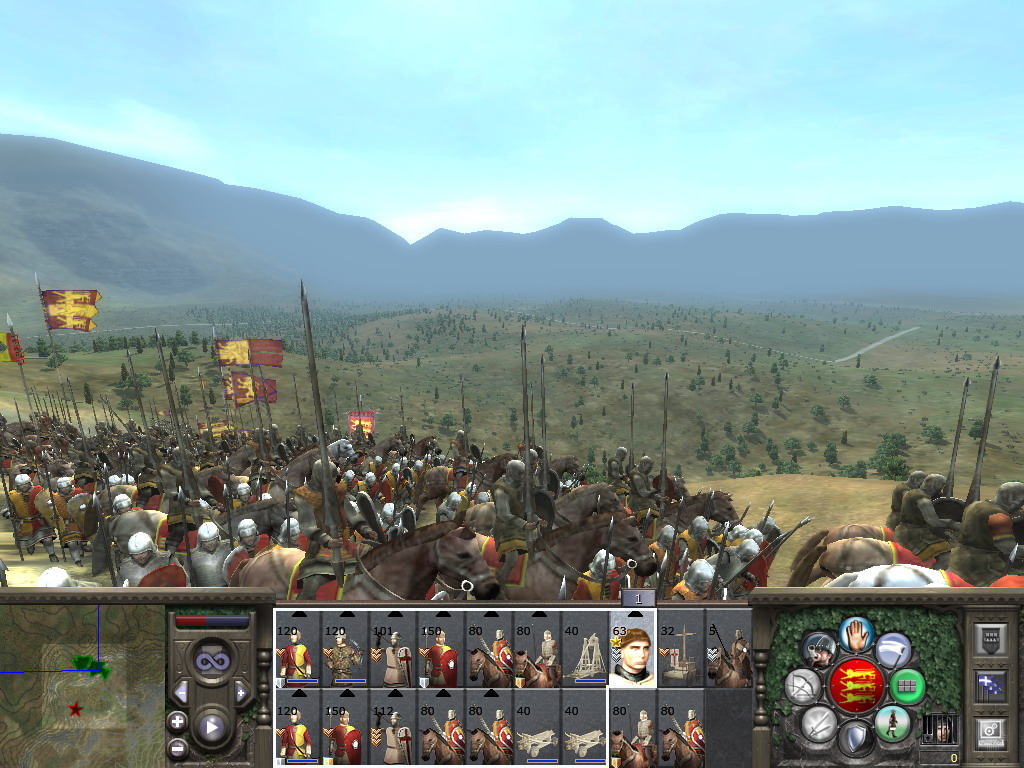Toggle the shield guard mode button

(x=856, y=740)
